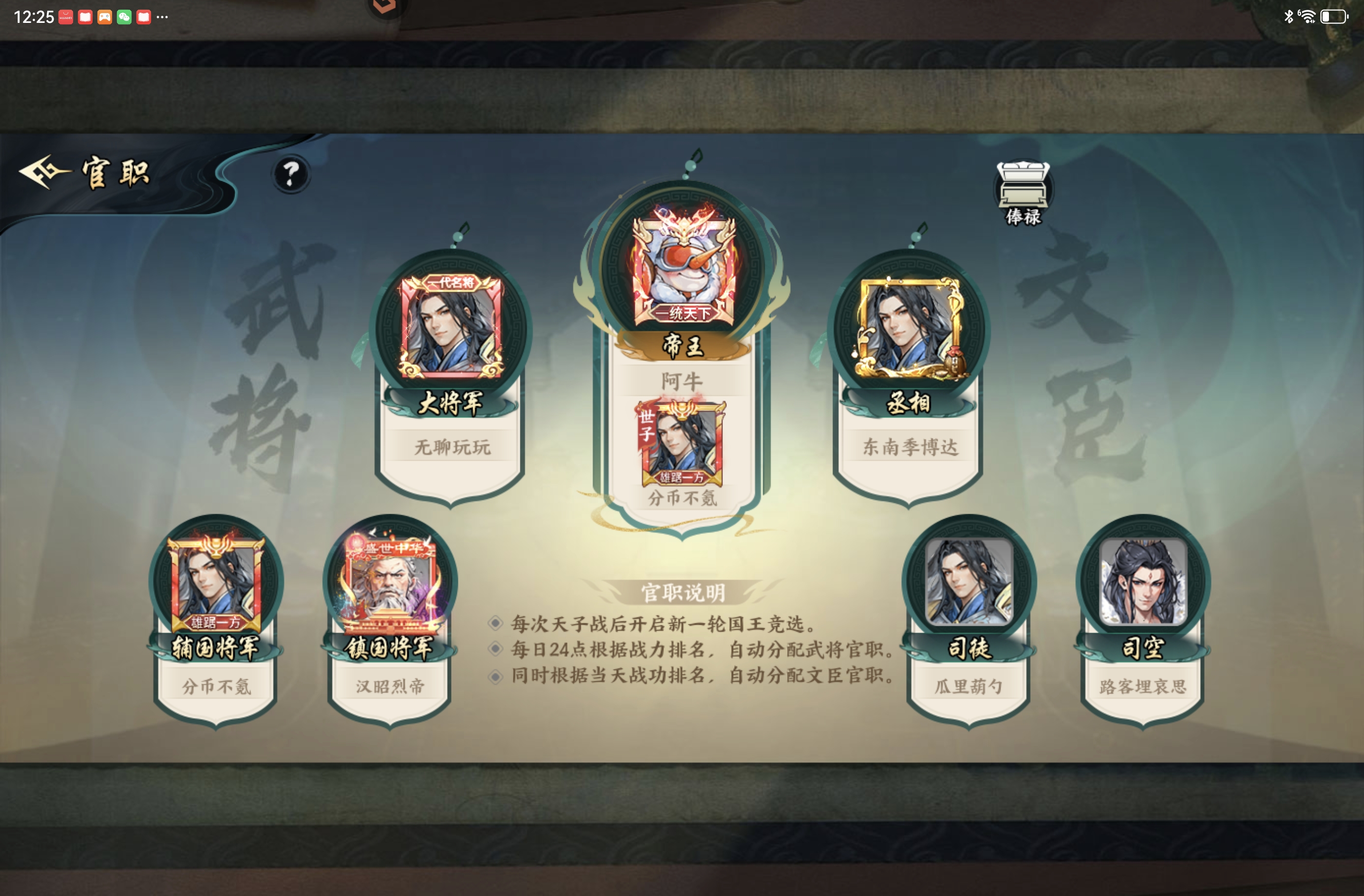Screen dimensions: 1364x896
Task: Tap 无聊玩玩 below 大将军
Action: [452, 449]
